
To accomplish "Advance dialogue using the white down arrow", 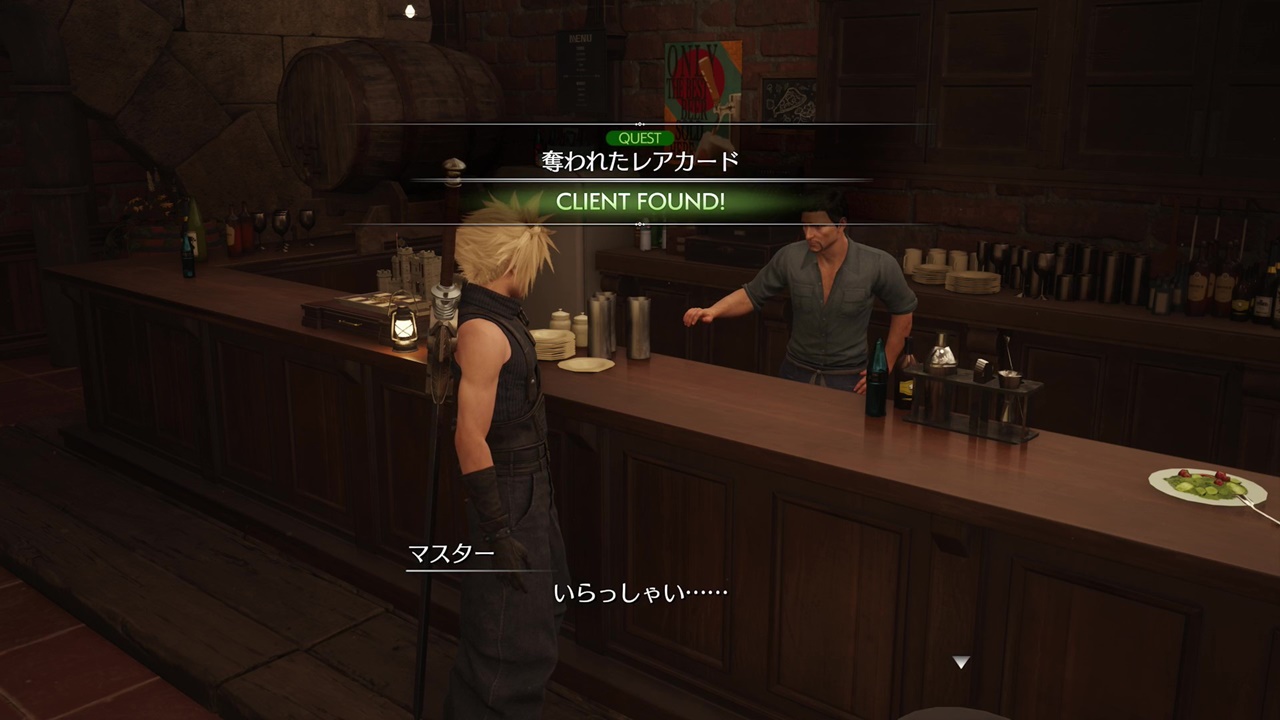I will coord(960,662).
